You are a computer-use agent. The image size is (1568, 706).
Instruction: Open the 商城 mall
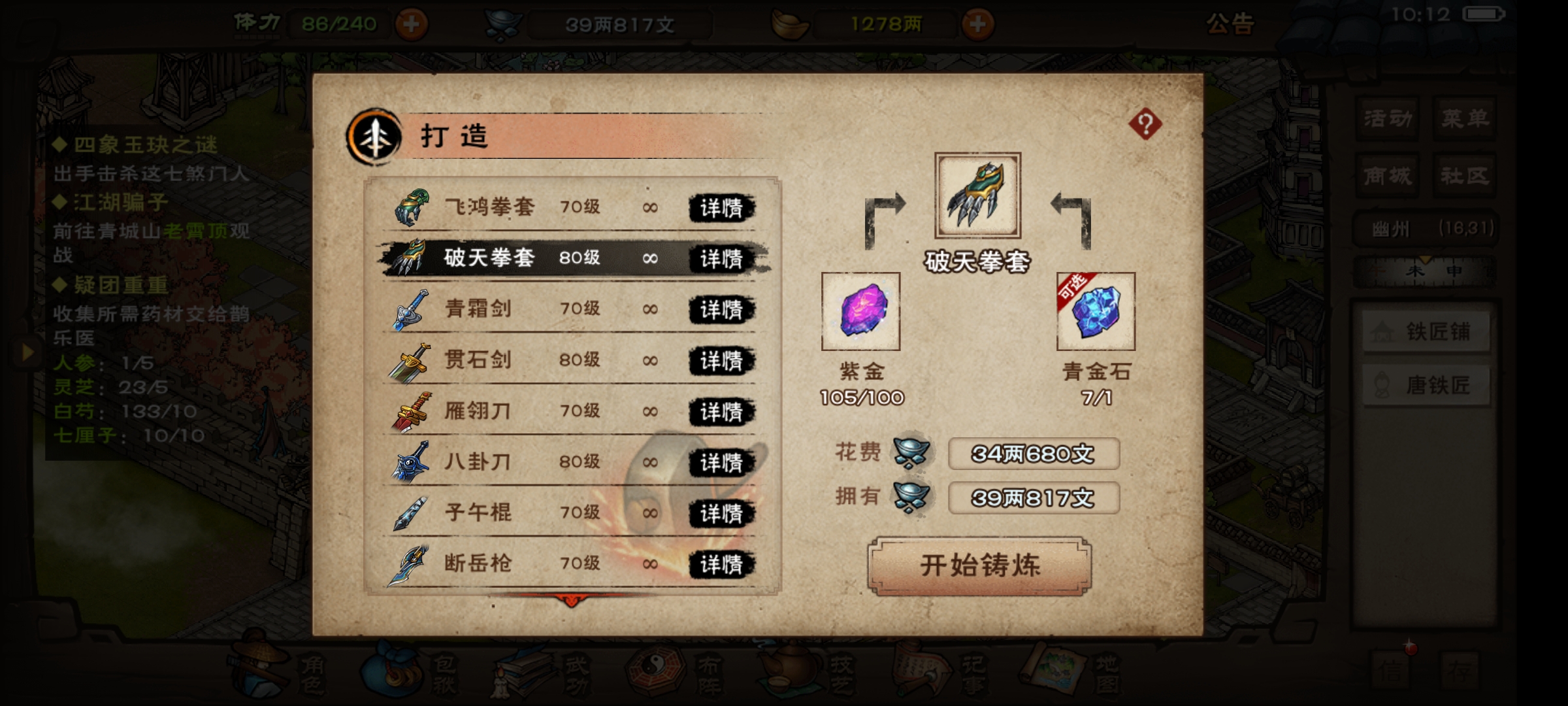point(1387,175)
